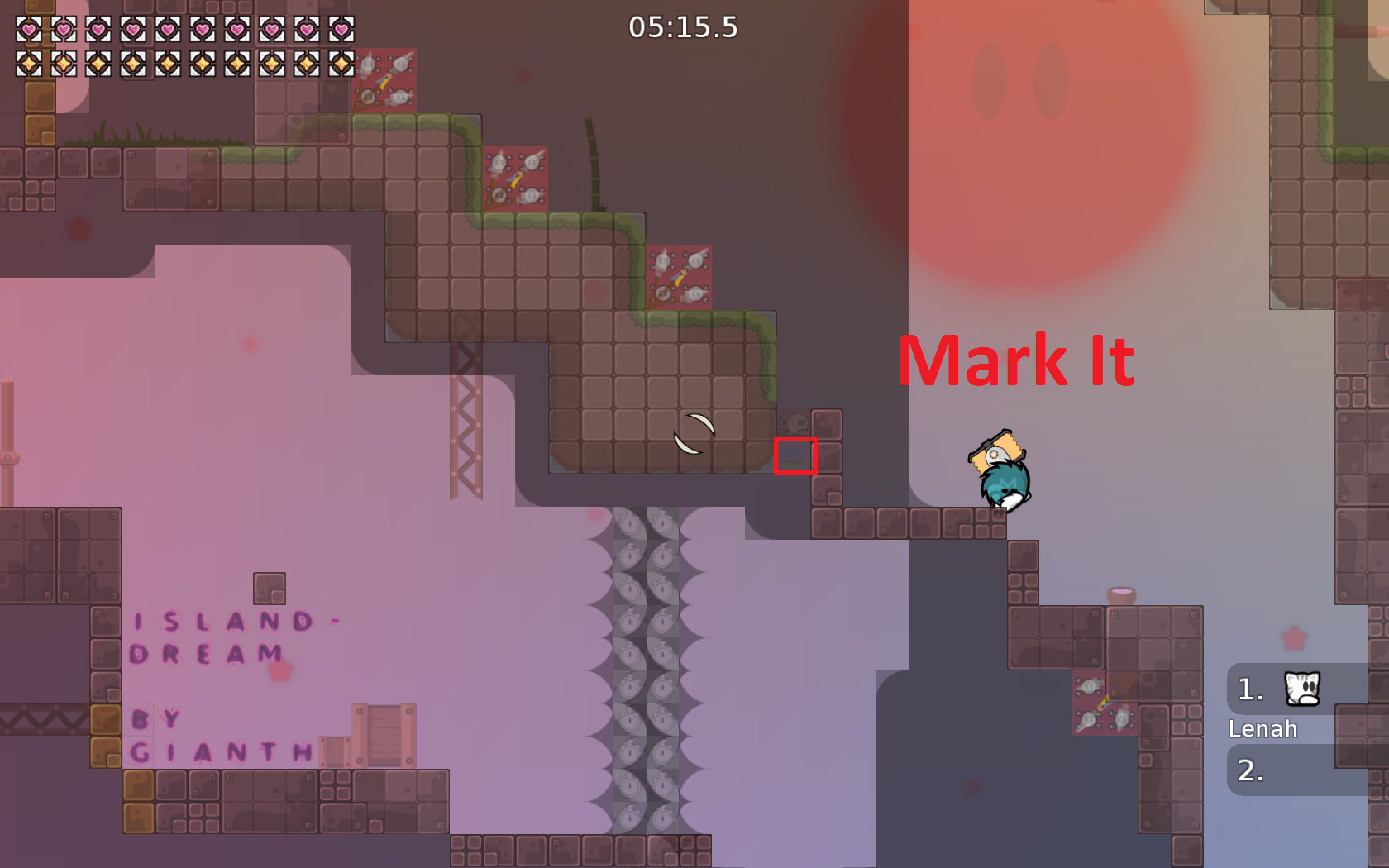The width and height of the screenshot is (1389, 868).
Task: Click the first golden star collectible
Action: (x=28, y=64)
